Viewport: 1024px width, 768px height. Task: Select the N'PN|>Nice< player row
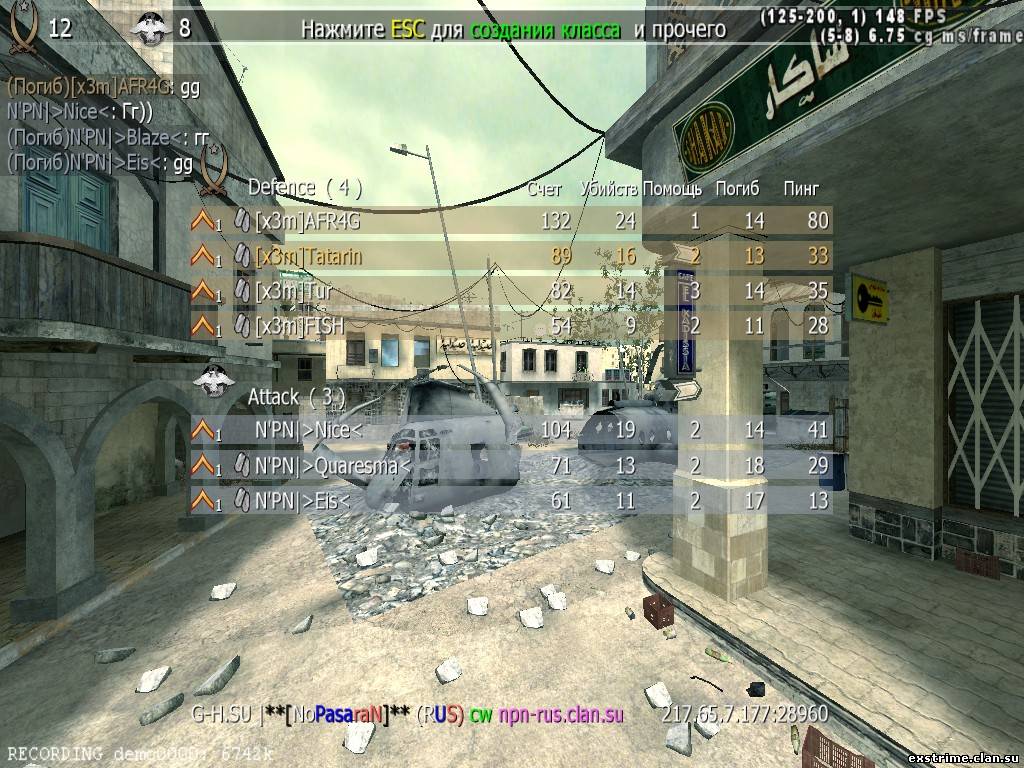click(510, 431)
